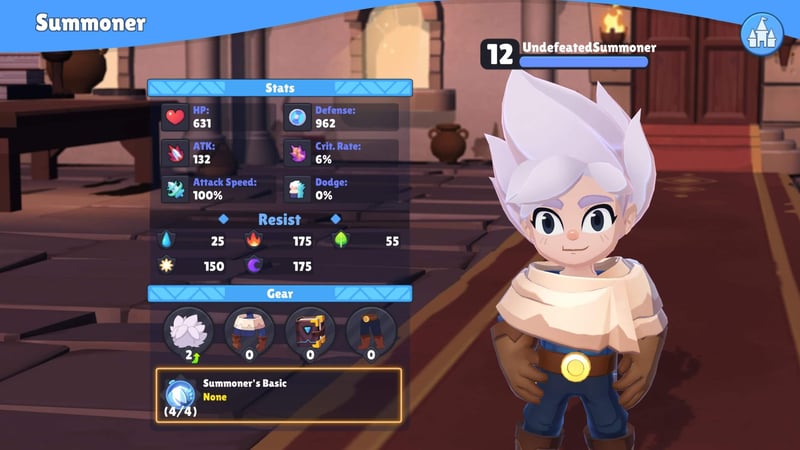The image size is (800, 450).
Task: Select the white hair gear slot
Action: tap(187, 330)
